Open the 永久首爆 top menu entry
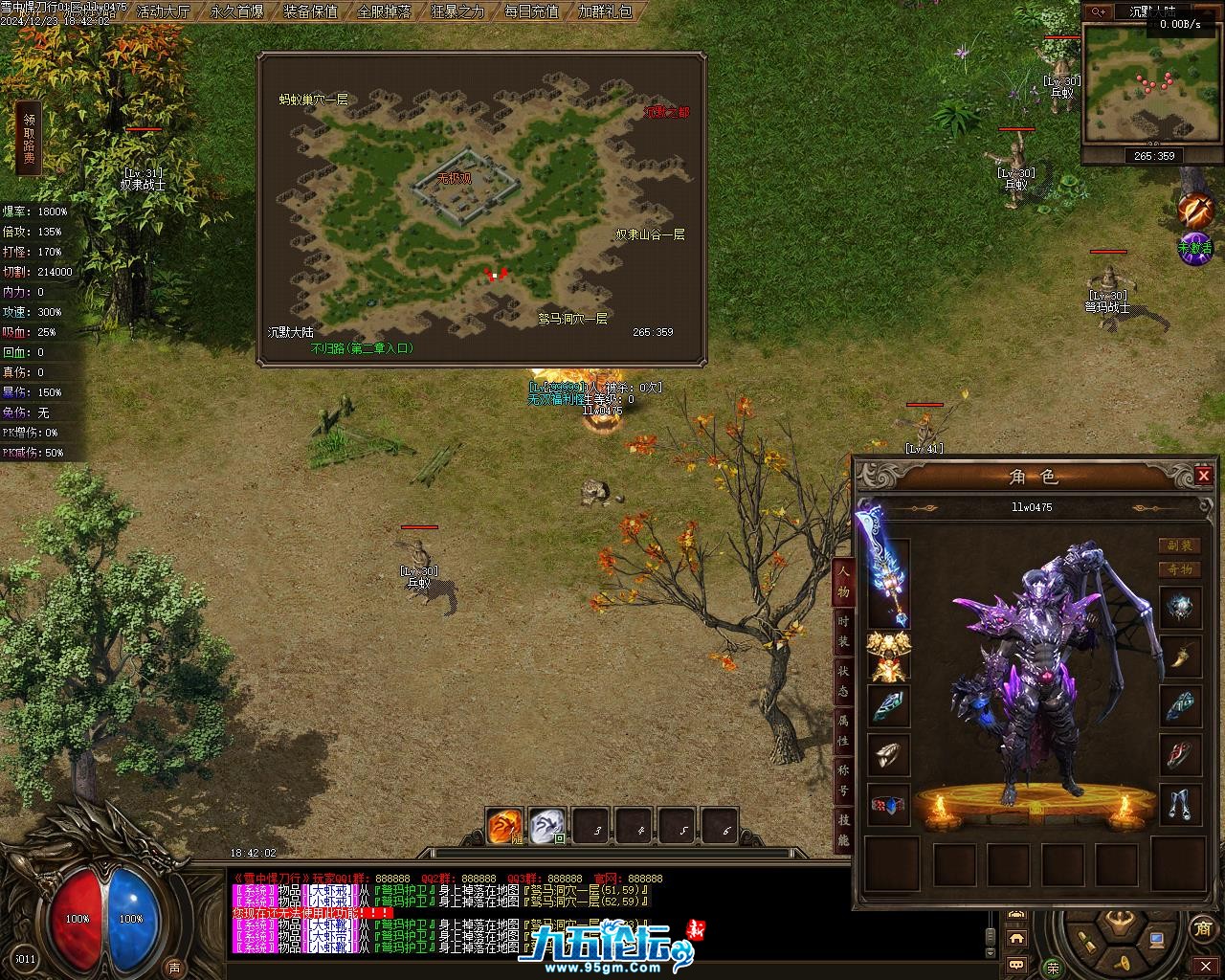 (236, 12)
